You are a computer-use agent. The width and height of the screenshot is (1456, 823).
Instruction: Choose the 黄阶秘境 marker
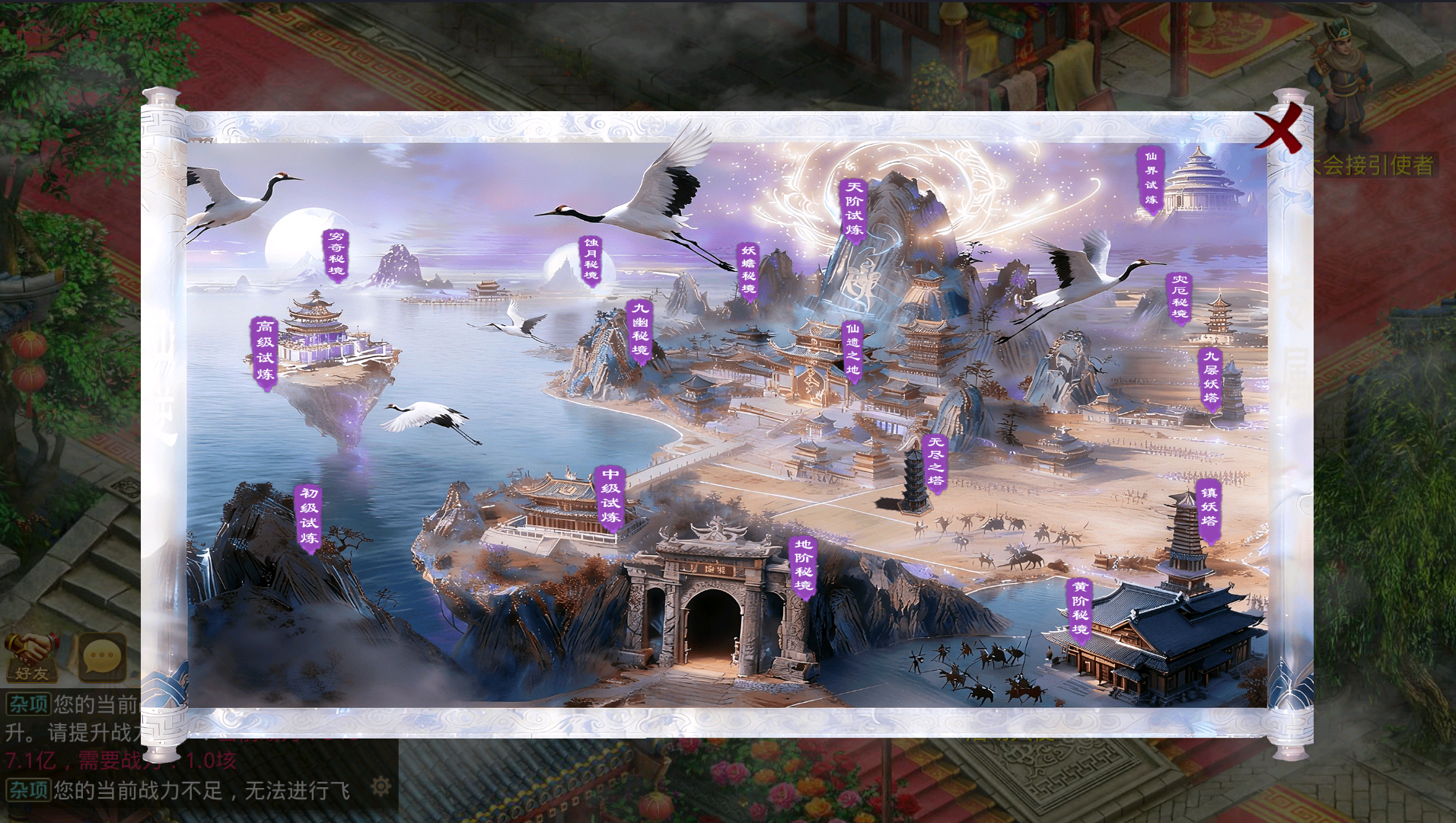tap(1080, 608)
